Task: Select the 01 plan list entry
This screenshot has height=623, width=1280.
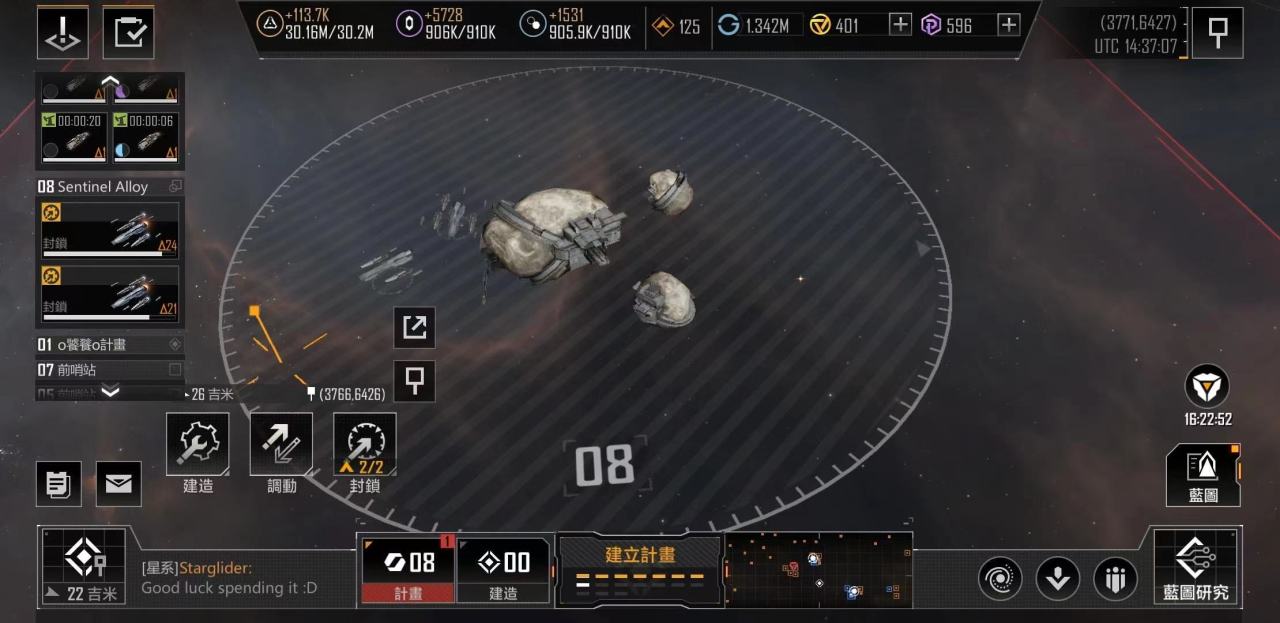Action: (x=110, y=345)
